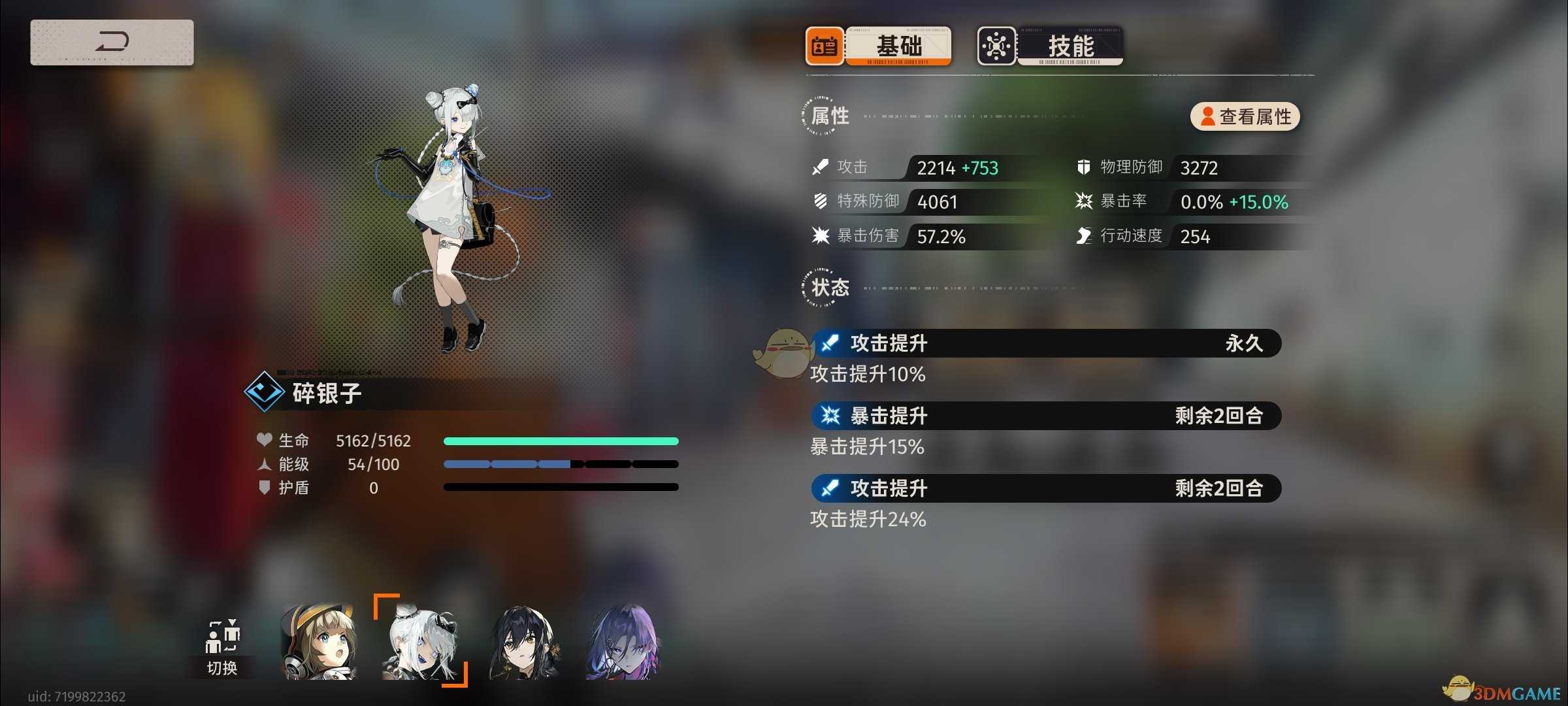Toggle the 永久 攻击提升 status entry
Image resolution: width=1568 pixels, height=706 pixels.
1045,343
